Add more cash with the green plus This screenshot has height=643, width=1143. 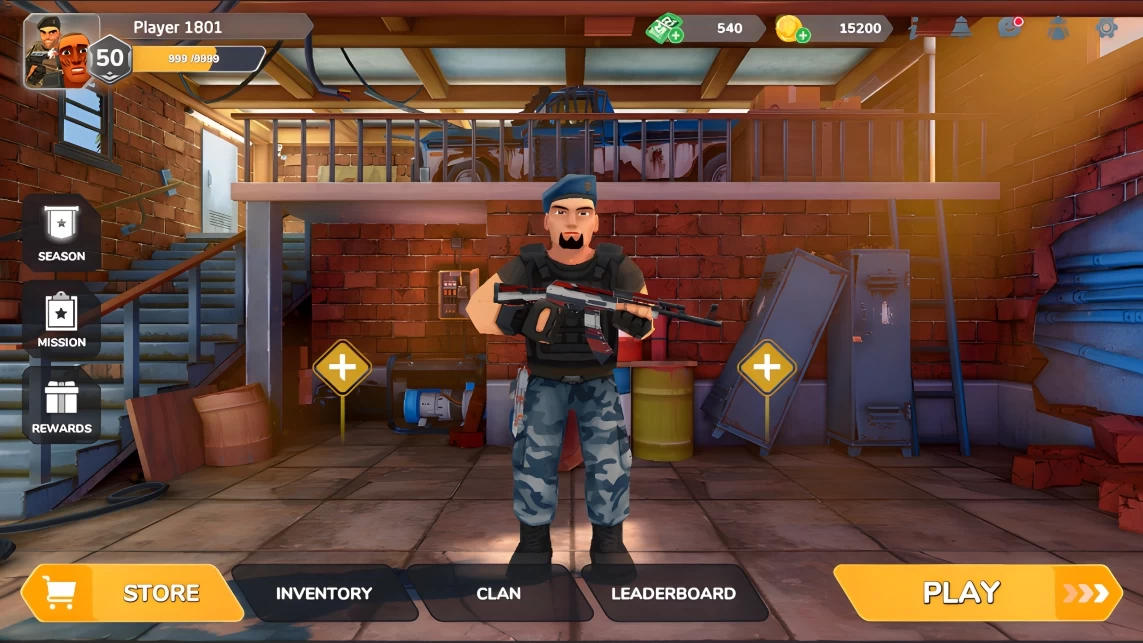[676, 35]
